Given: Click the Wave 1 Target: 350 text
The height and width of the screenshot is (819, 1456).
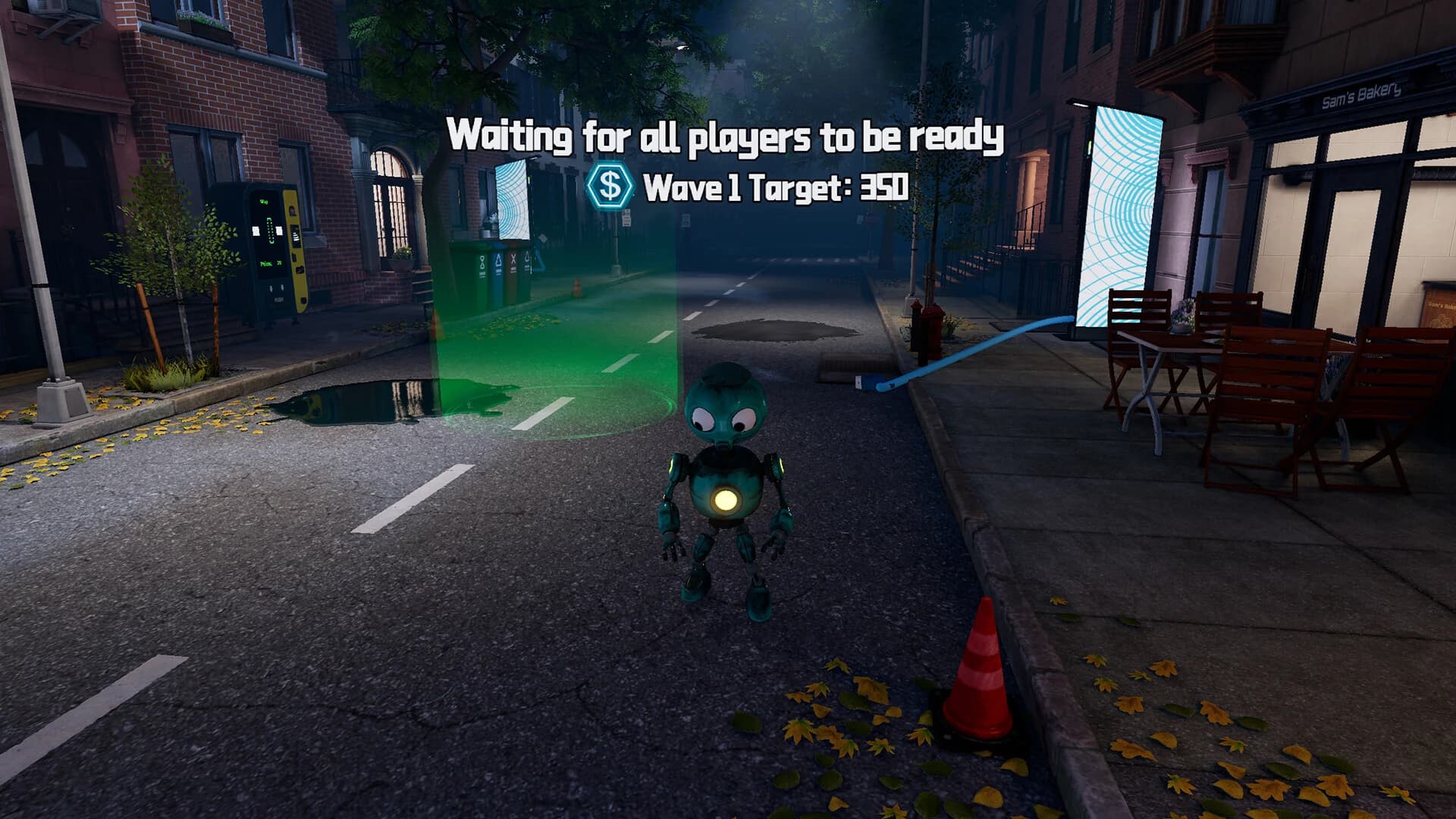Looking at the screenshot, I should pos(775,184).
